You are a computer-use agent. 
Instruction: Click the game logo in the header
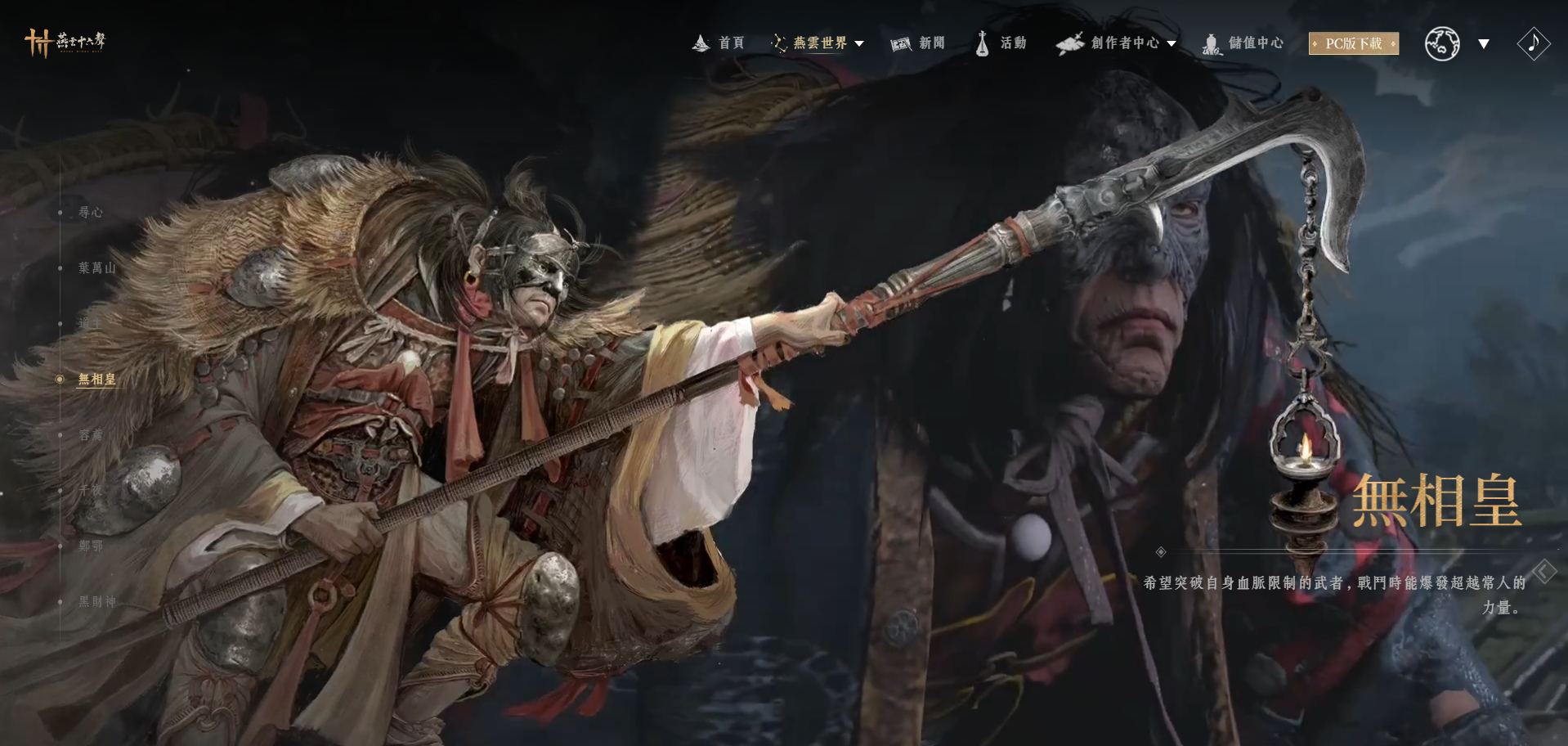[x=65, y=42]
